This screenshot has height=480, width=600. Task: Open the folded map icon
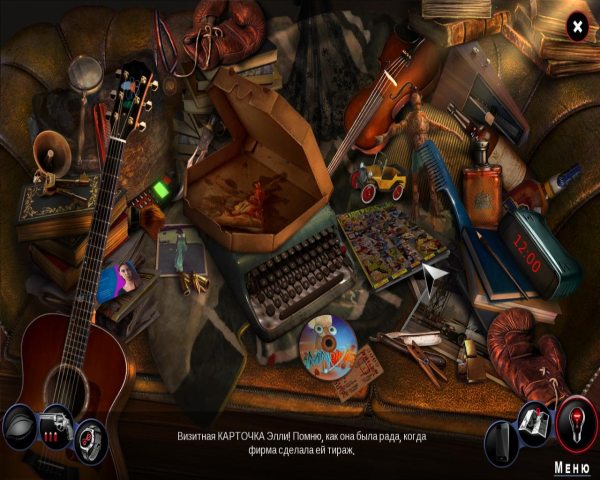[535, 424]
